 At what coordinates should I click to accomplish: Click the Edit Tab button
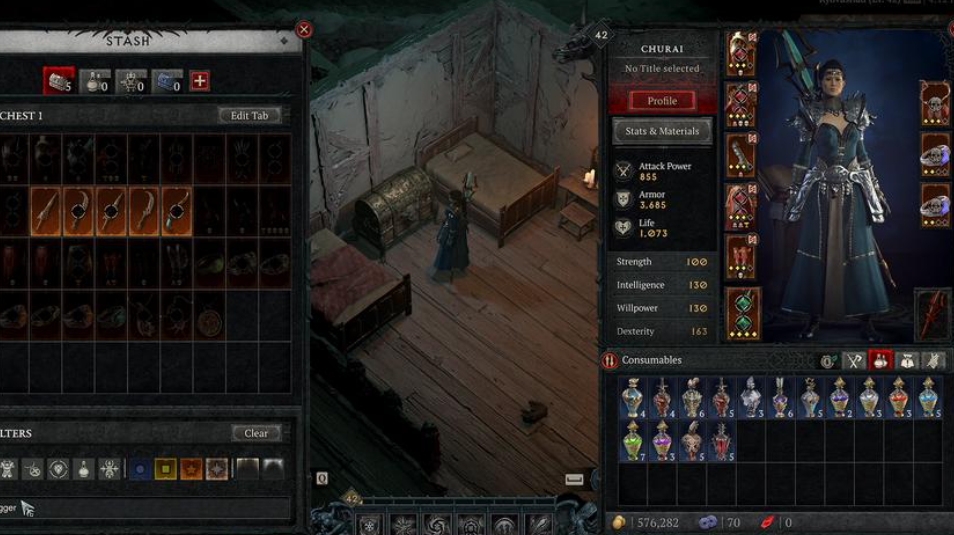249,115
